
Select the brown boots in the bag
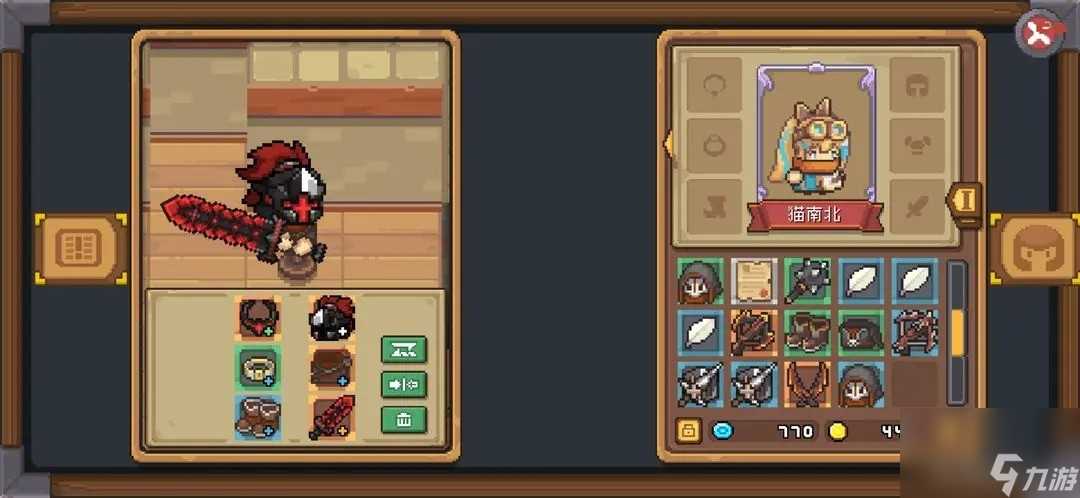807,333
